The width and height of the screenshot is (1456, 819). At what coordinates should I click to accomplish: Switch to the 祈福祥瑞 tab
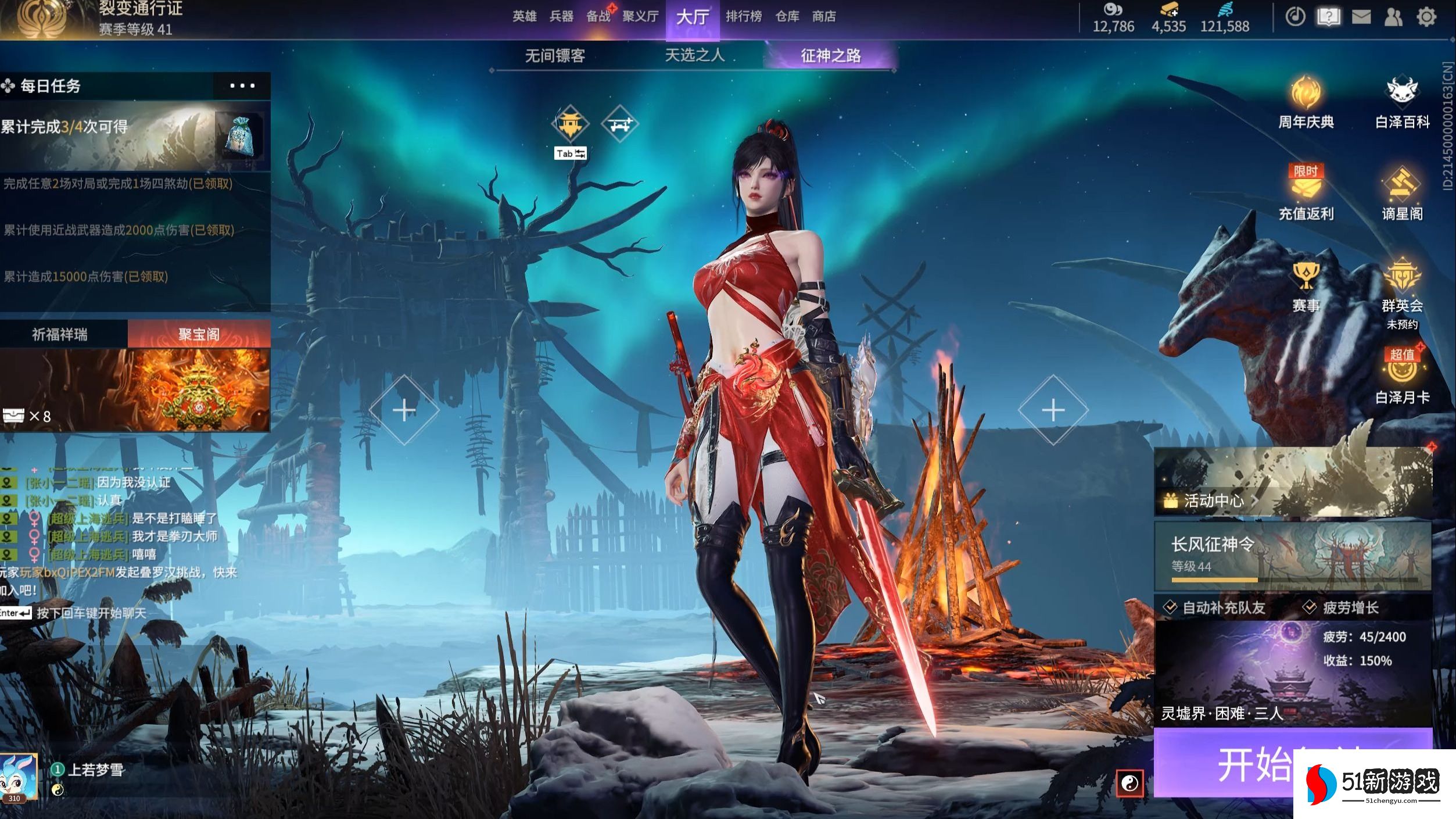(x=60, y=334)
